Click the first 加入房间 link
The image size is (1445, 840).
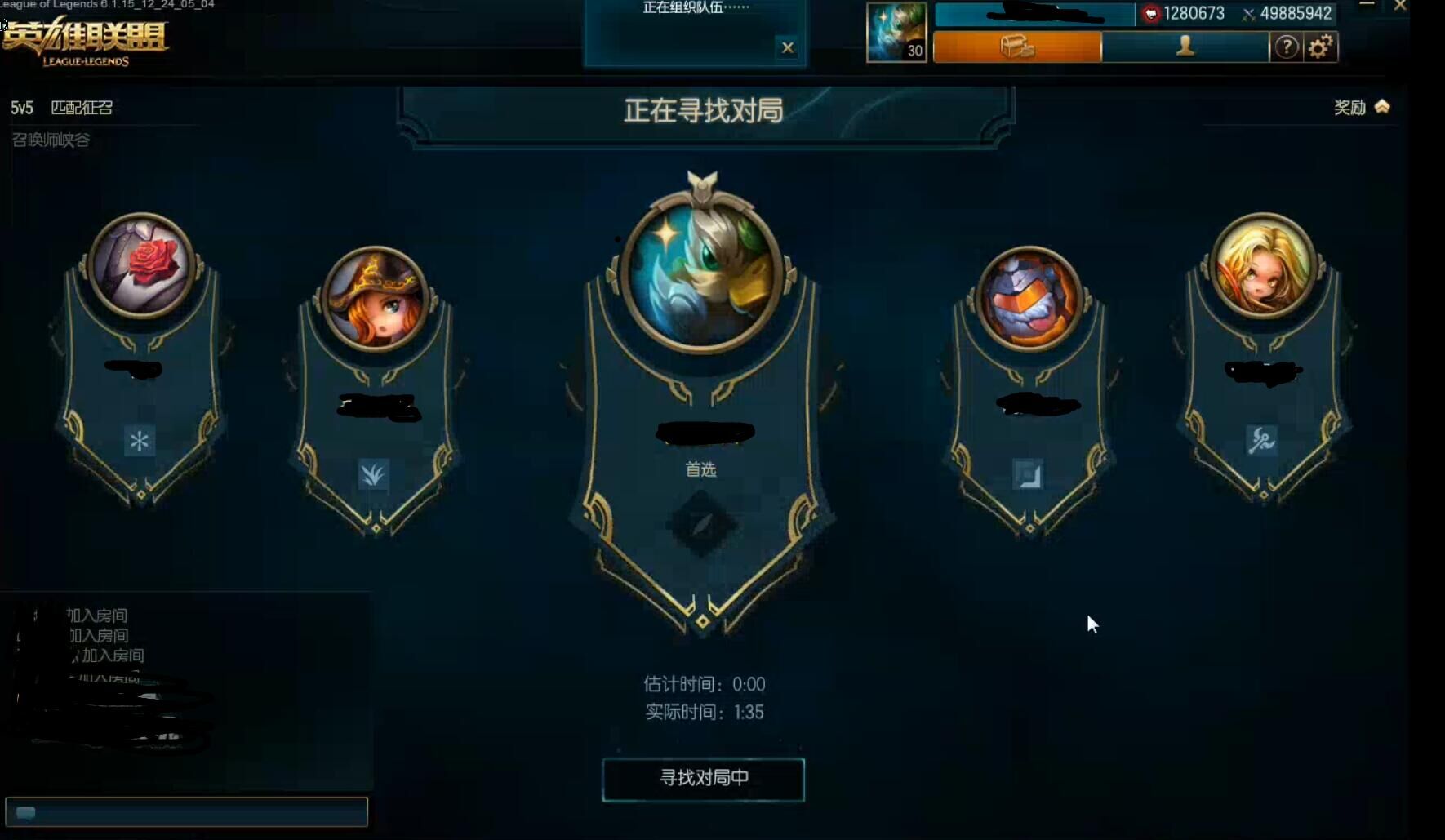(x=99, y=615)
